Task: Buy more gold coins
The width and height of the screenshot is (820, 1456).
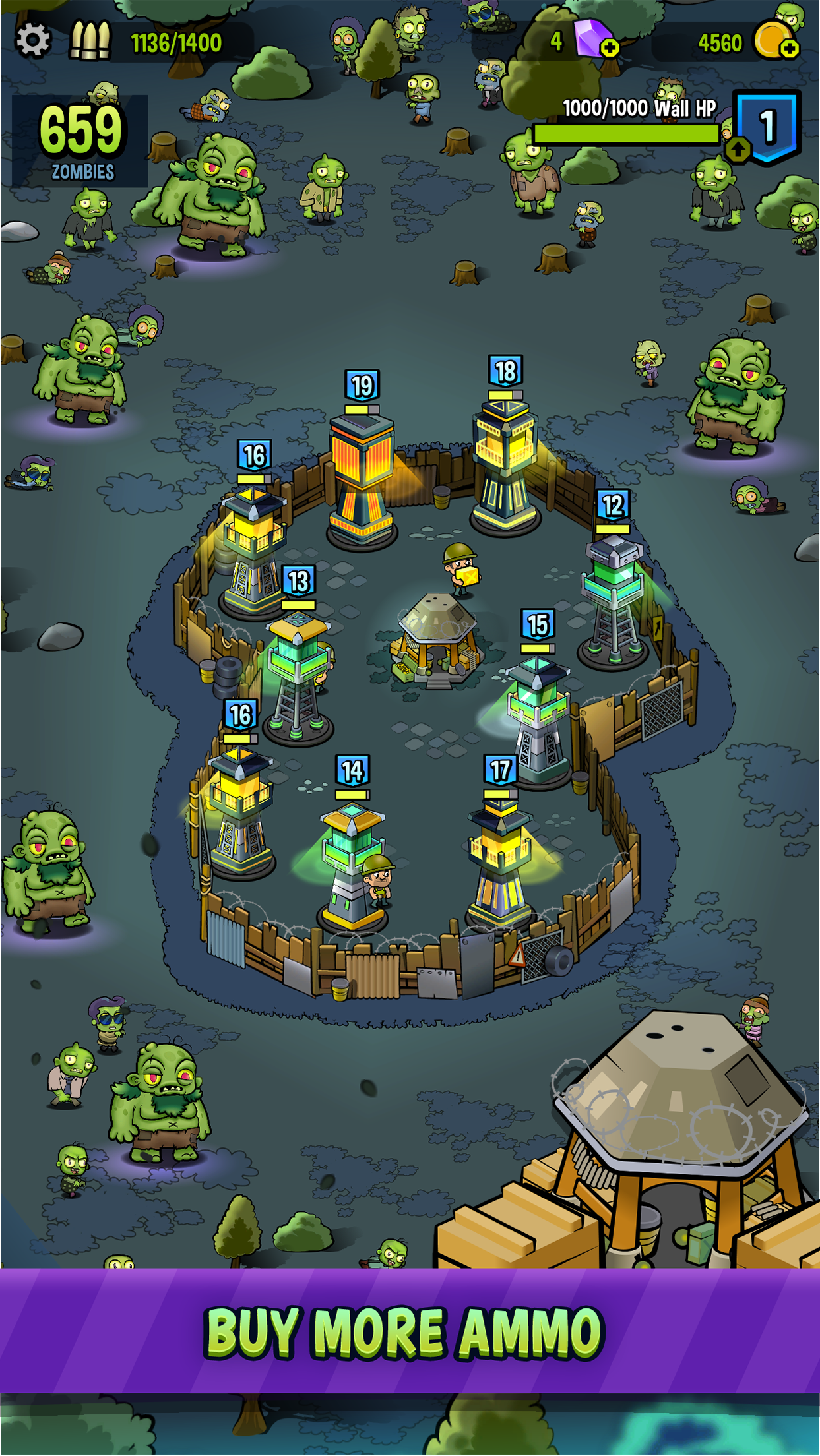Action: click(789, 47)
